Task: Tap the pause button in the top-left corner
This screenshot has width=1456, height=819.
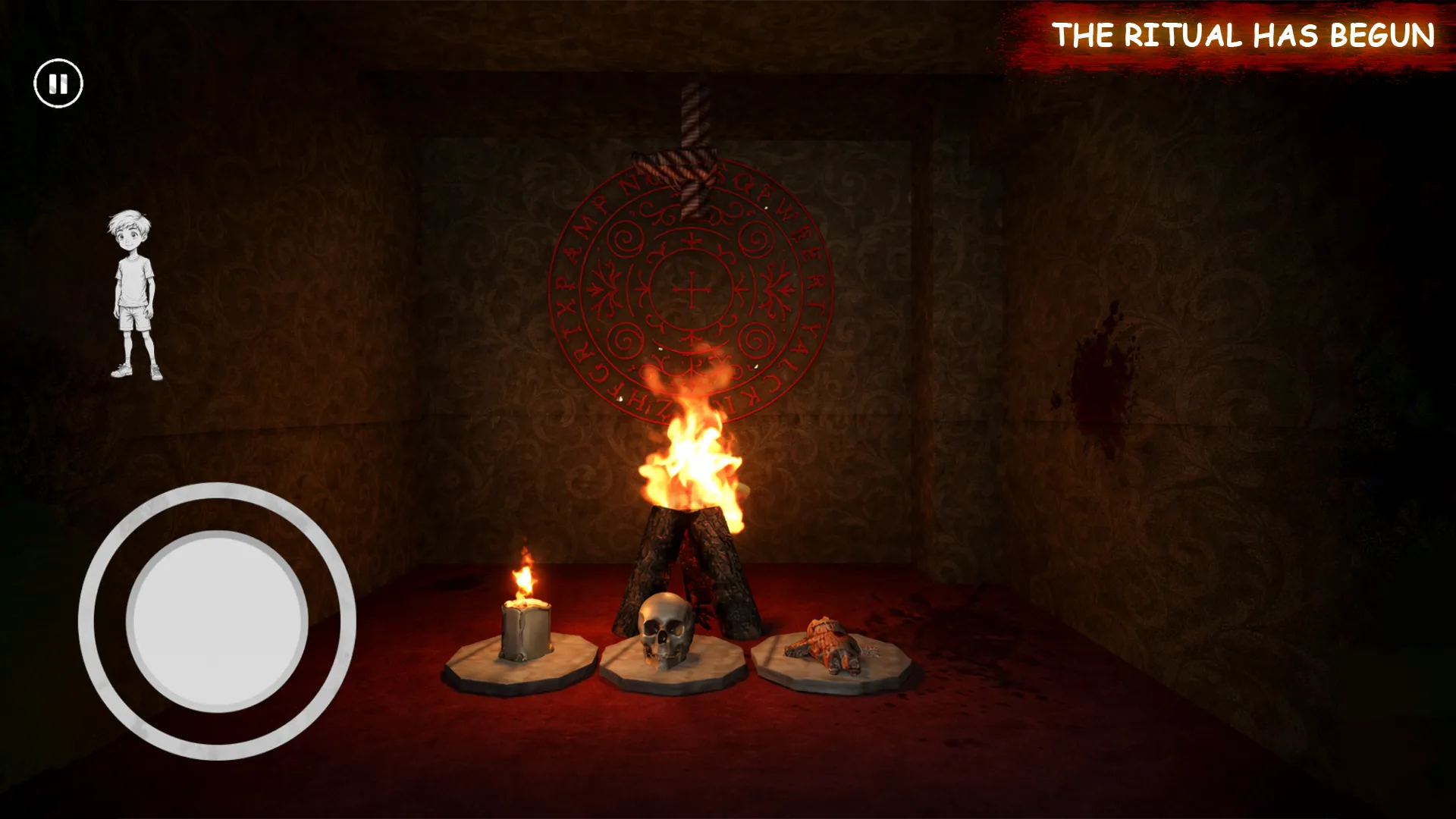Action: [59, 83]
